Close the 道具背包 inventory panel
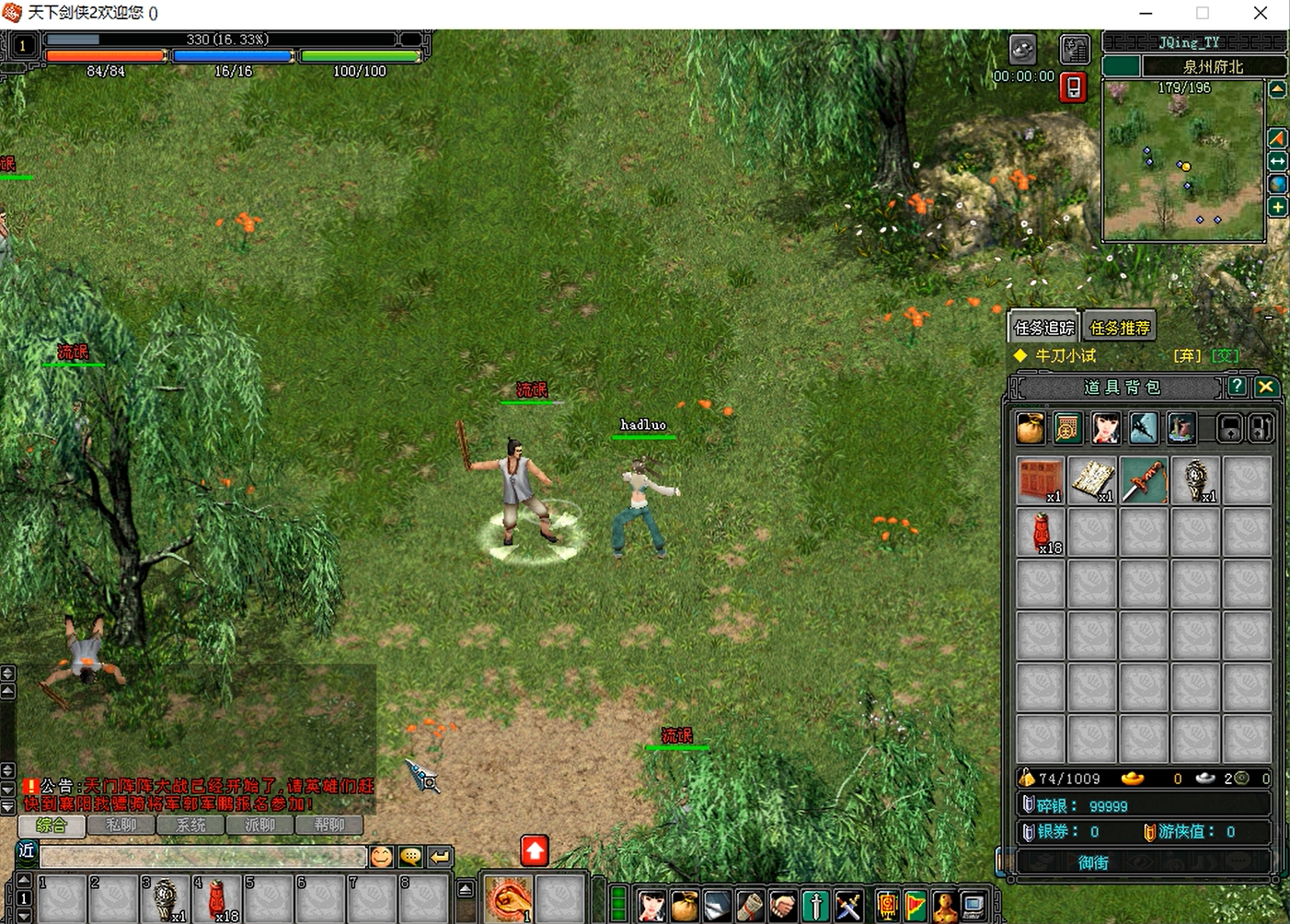 [x=1266, y=387]
